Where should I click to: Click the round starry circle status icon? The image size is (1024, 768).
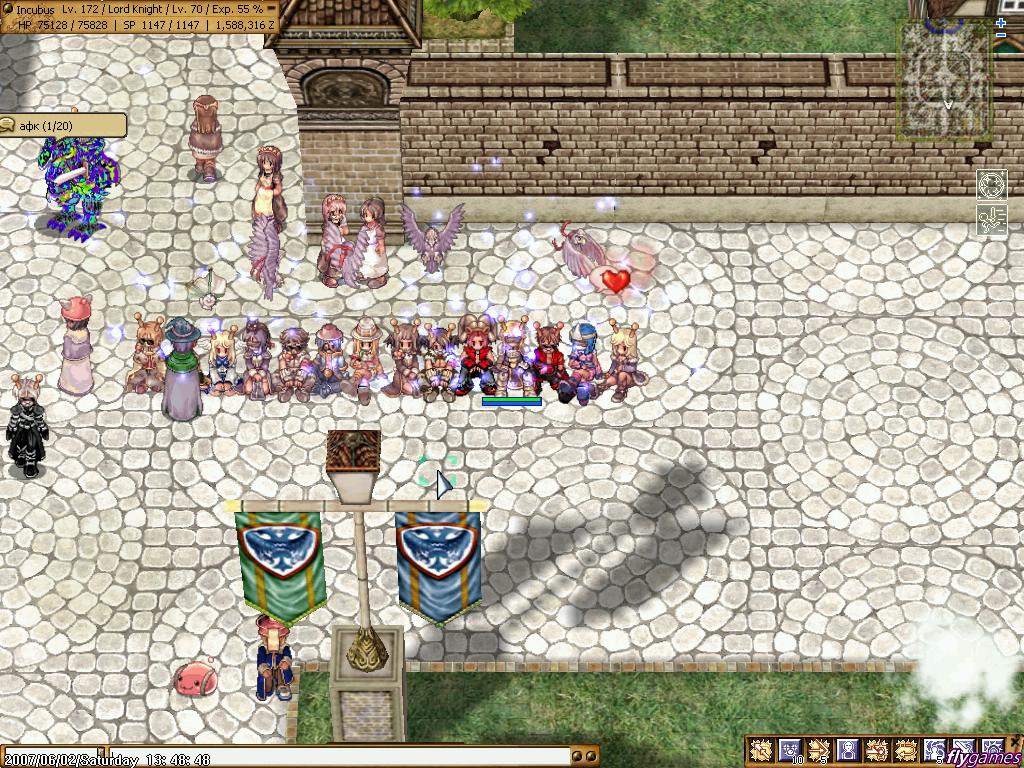(992, 187)
